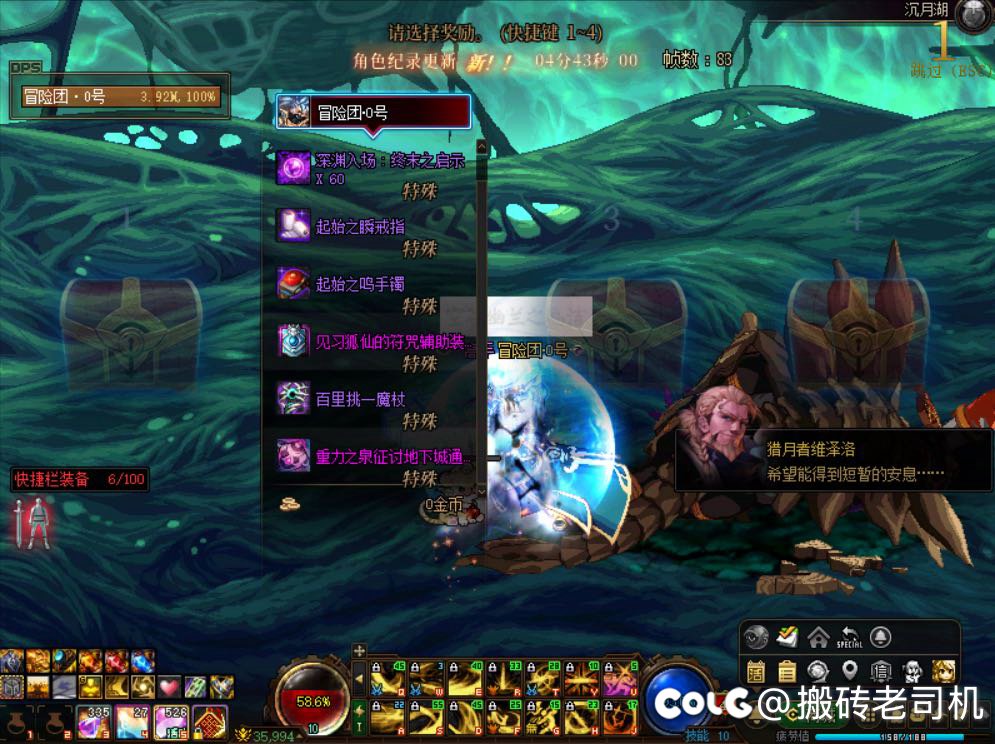The image size is (995, 744).
Task: Click the SPECIAL return-arrow icon
Action: [849, 637]
